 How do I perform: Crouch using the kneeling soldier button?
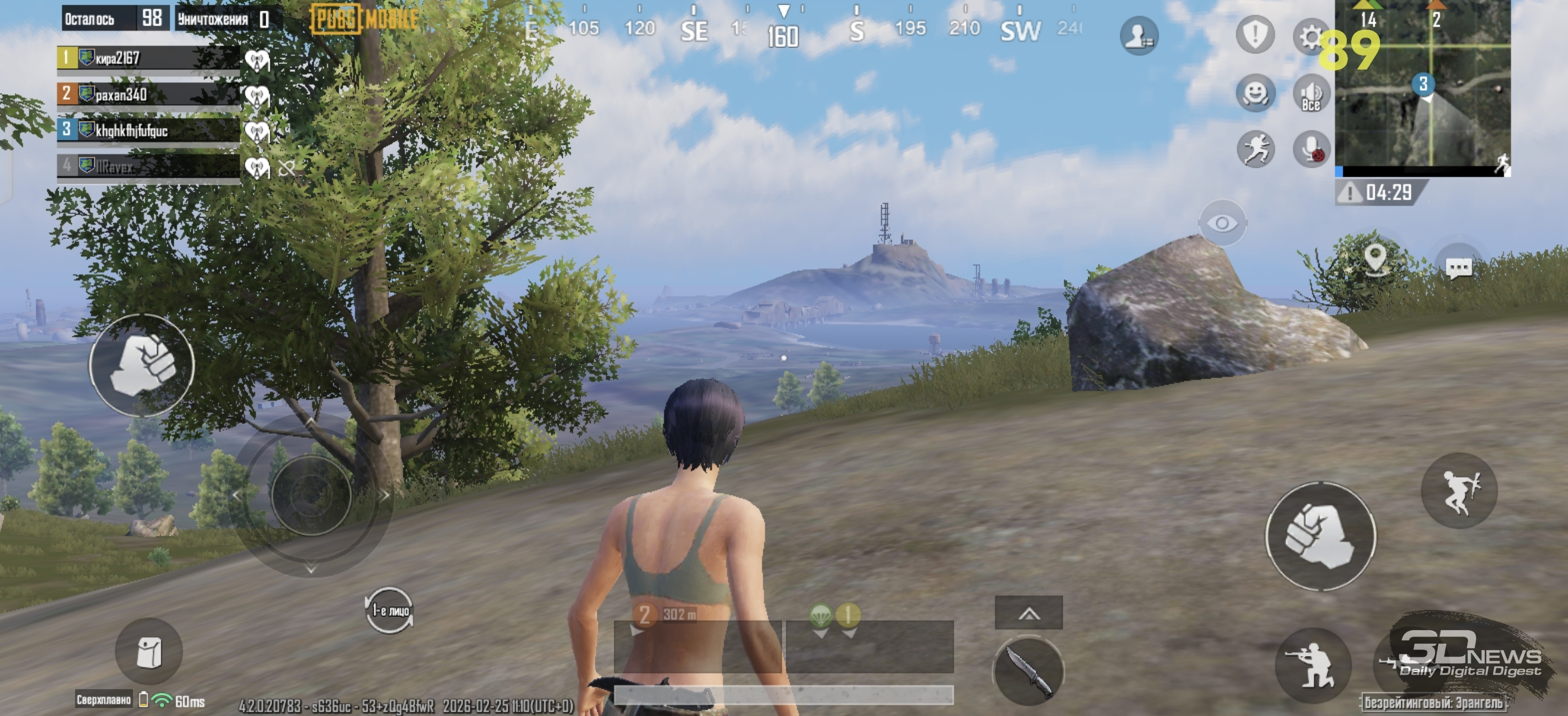point(1313,665)
